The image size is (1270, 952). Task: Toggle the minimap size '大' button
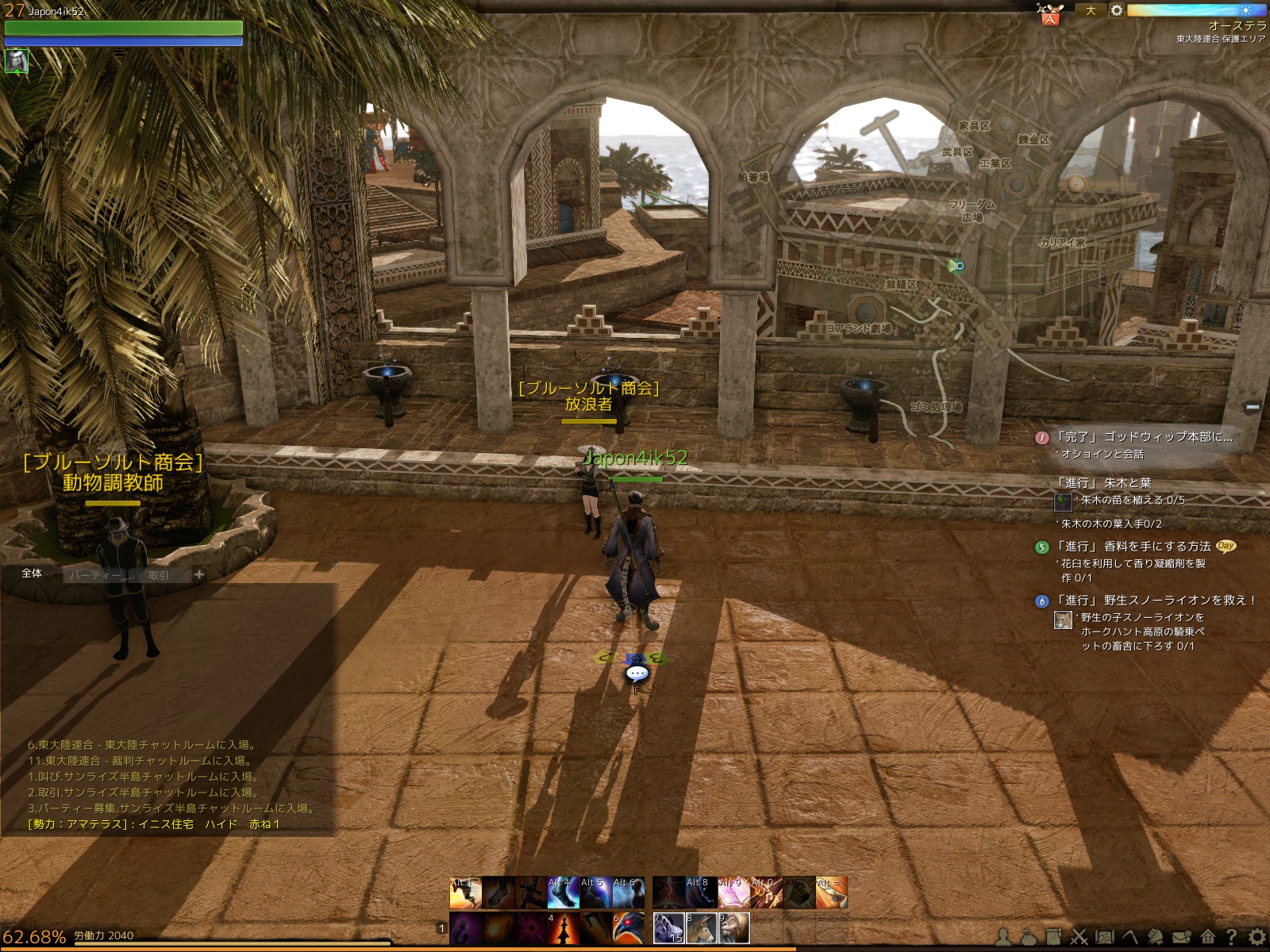tap(1091, 11)
